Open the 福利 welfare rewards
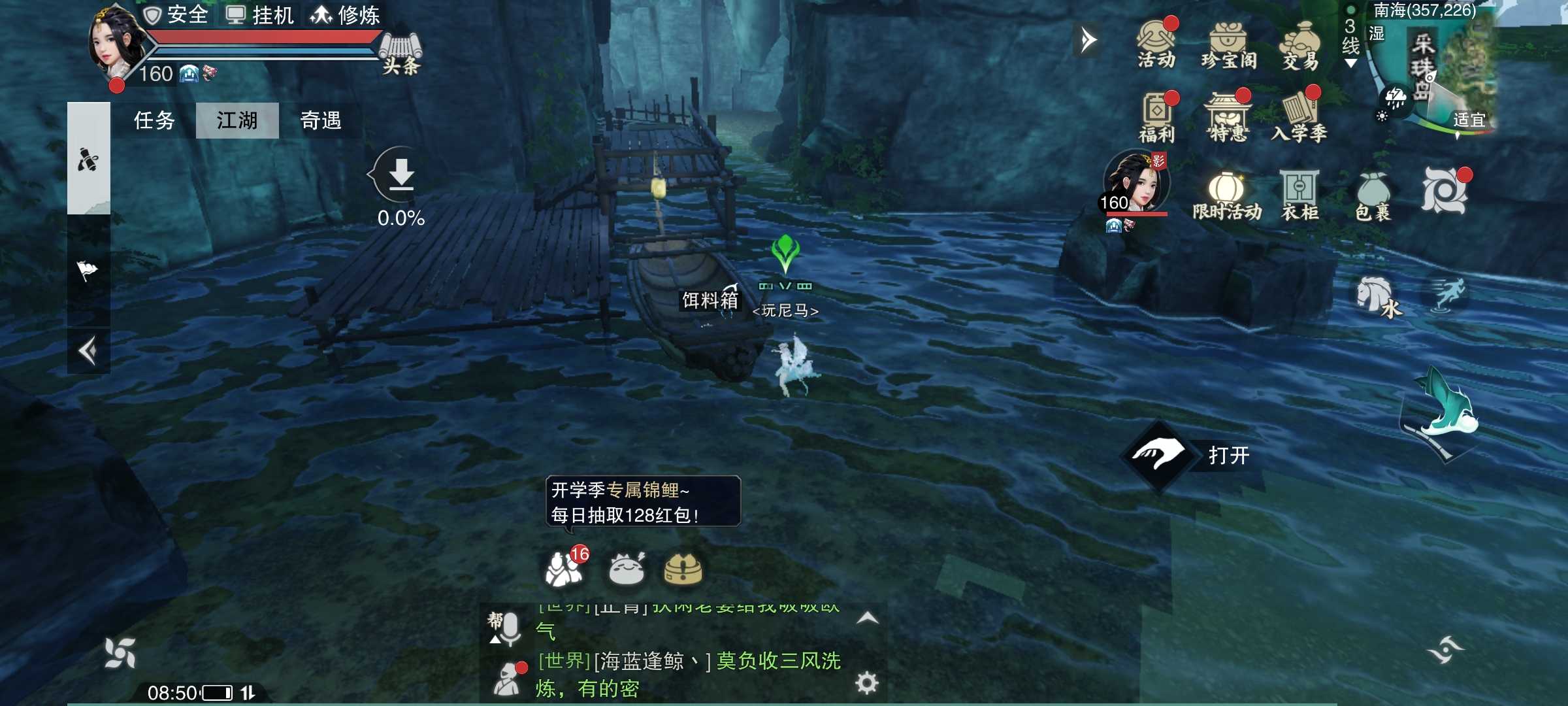1568x706 pixels. [1156, 118]
